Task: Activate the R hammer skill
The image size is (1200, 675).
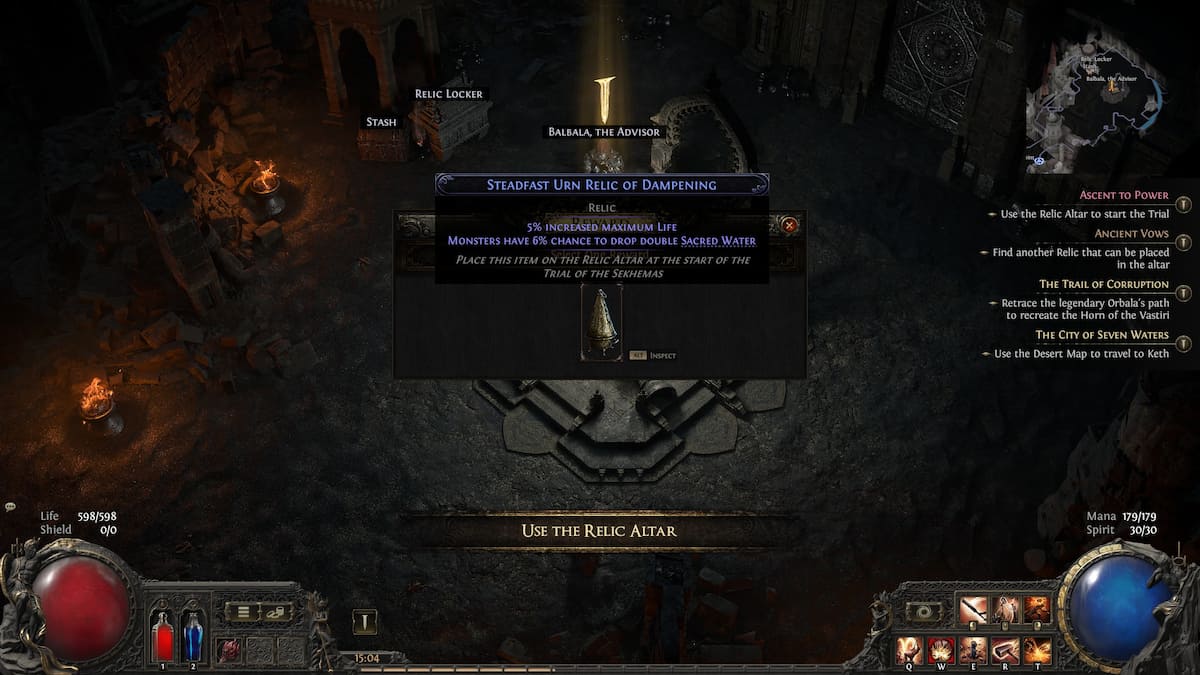Action: (1005, 650)
